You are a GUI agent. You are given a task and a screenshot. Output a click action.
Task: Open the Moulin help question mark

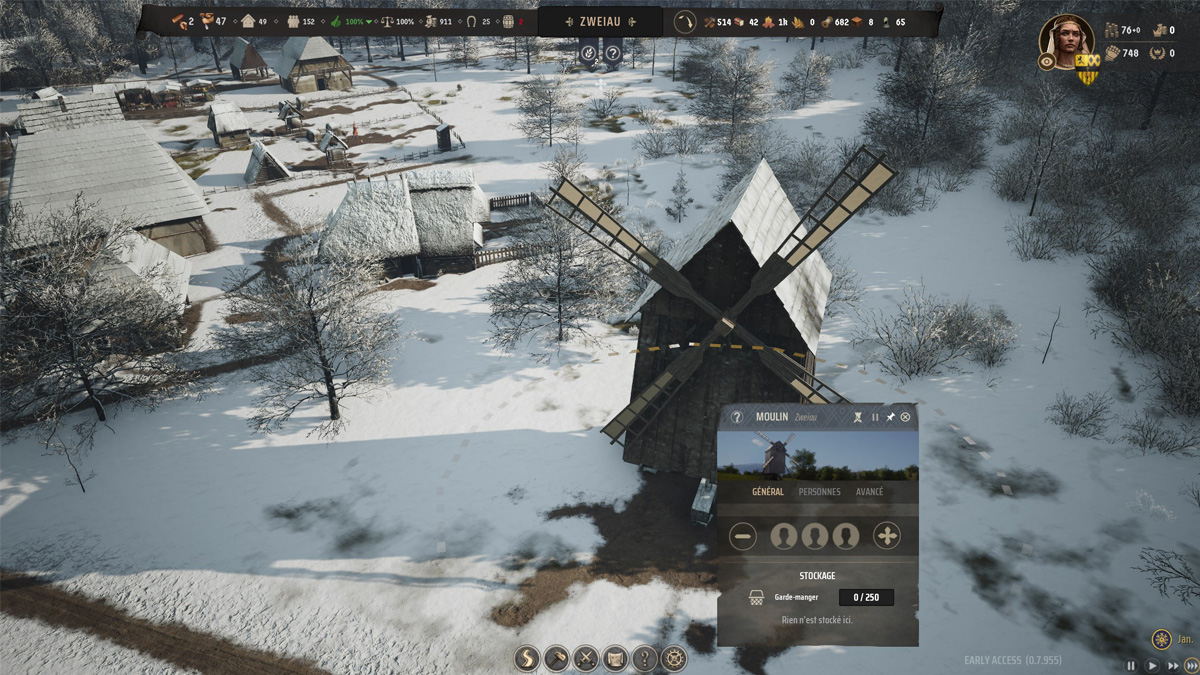pyautogui.click(x=737, y=417)
